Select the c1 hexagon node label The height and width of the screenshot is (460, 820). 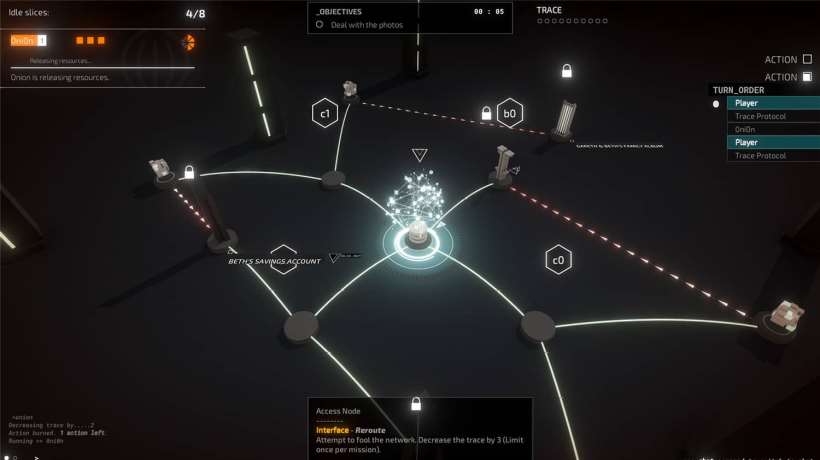(325, 114)
